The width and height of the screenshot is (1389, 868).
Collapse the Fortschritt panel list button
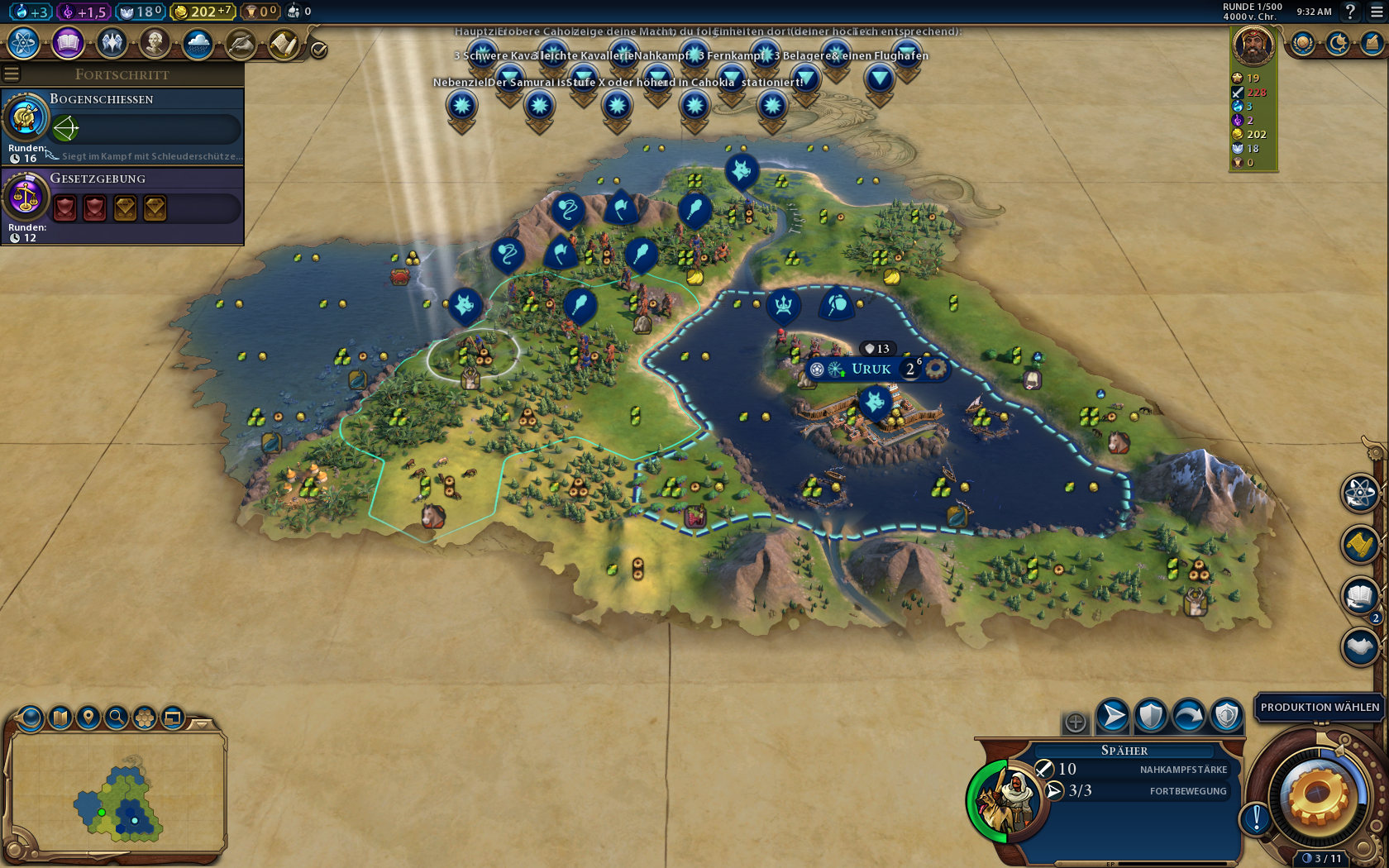(12, 74)
